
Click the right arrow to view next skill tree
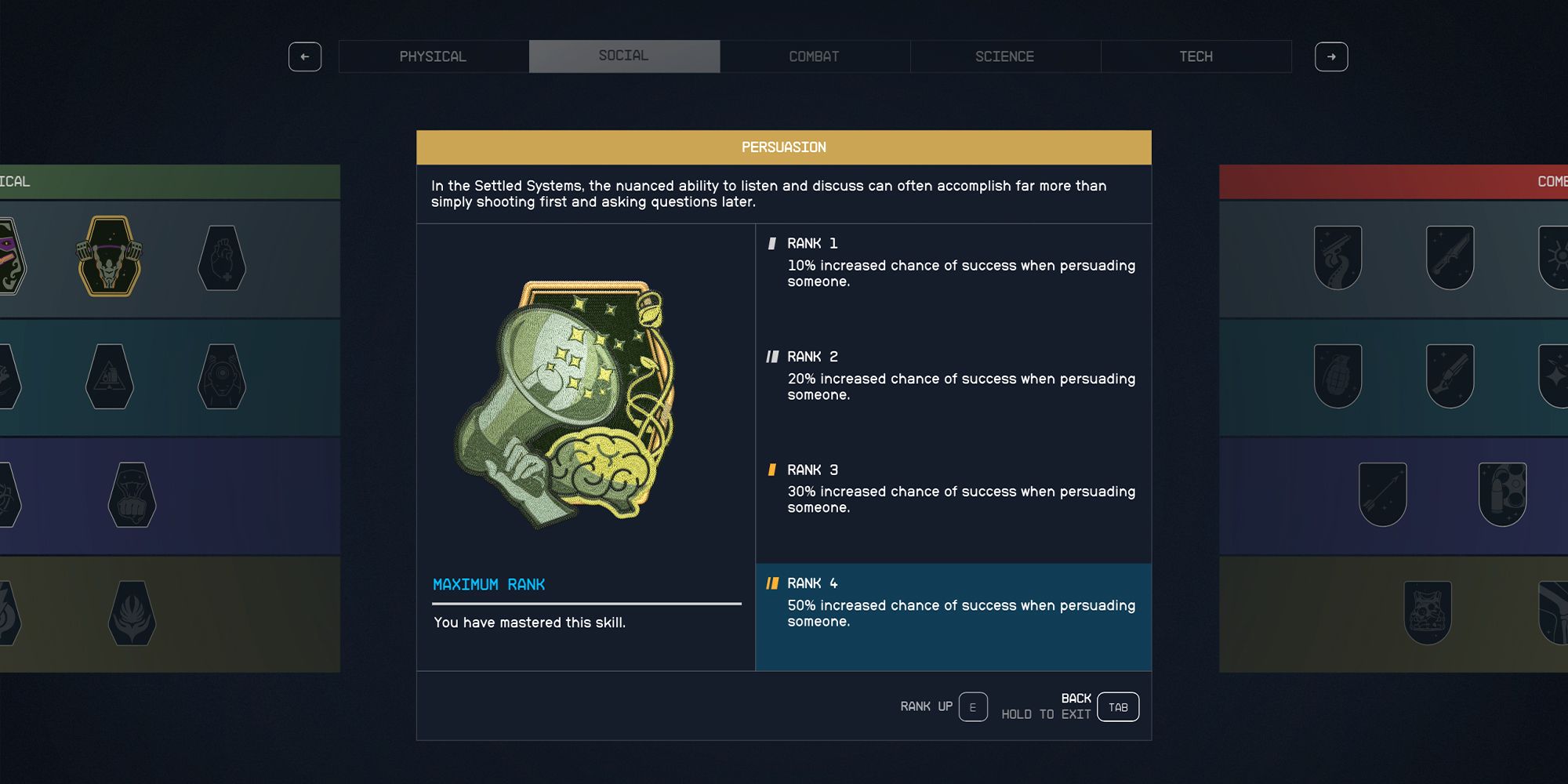[1332, 56]
